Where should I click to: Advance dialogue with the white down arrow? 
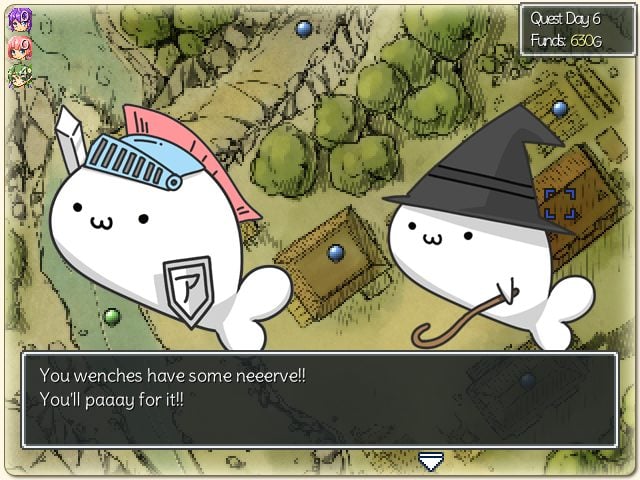[x=431, y=461]
